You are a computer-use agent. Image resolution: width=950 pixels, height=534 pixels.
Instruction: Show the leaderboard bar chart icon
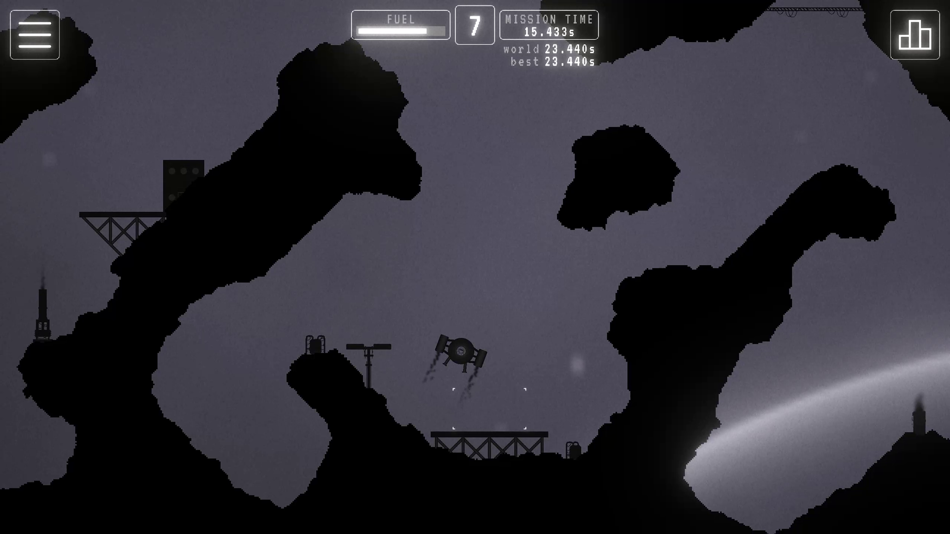[x=914, y=35]
